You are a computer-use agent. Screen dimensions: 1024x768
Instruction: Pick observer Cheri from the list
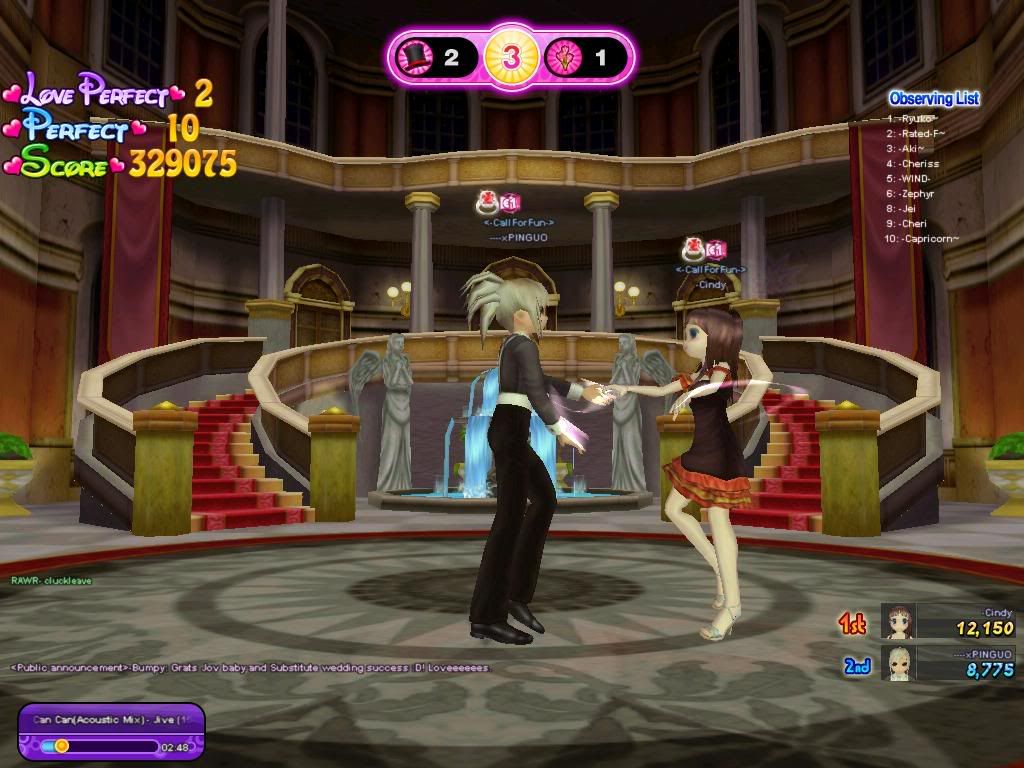click(x=913, y=223)
